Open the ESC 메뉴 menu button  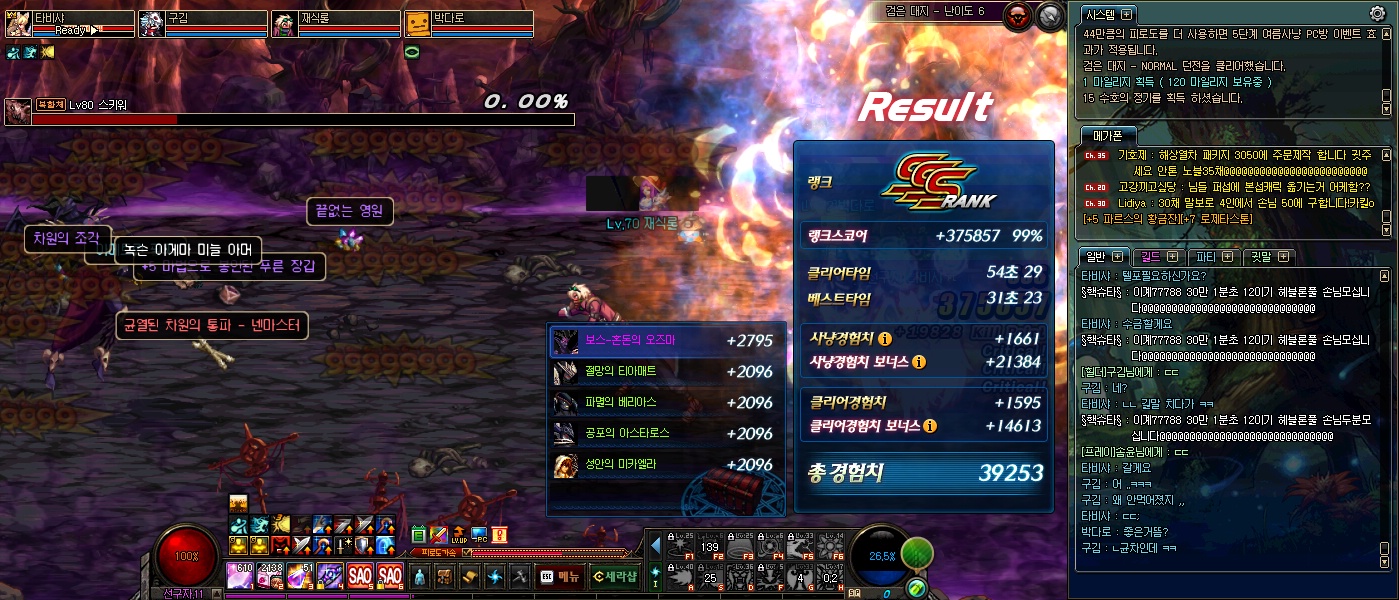point(561,576)
